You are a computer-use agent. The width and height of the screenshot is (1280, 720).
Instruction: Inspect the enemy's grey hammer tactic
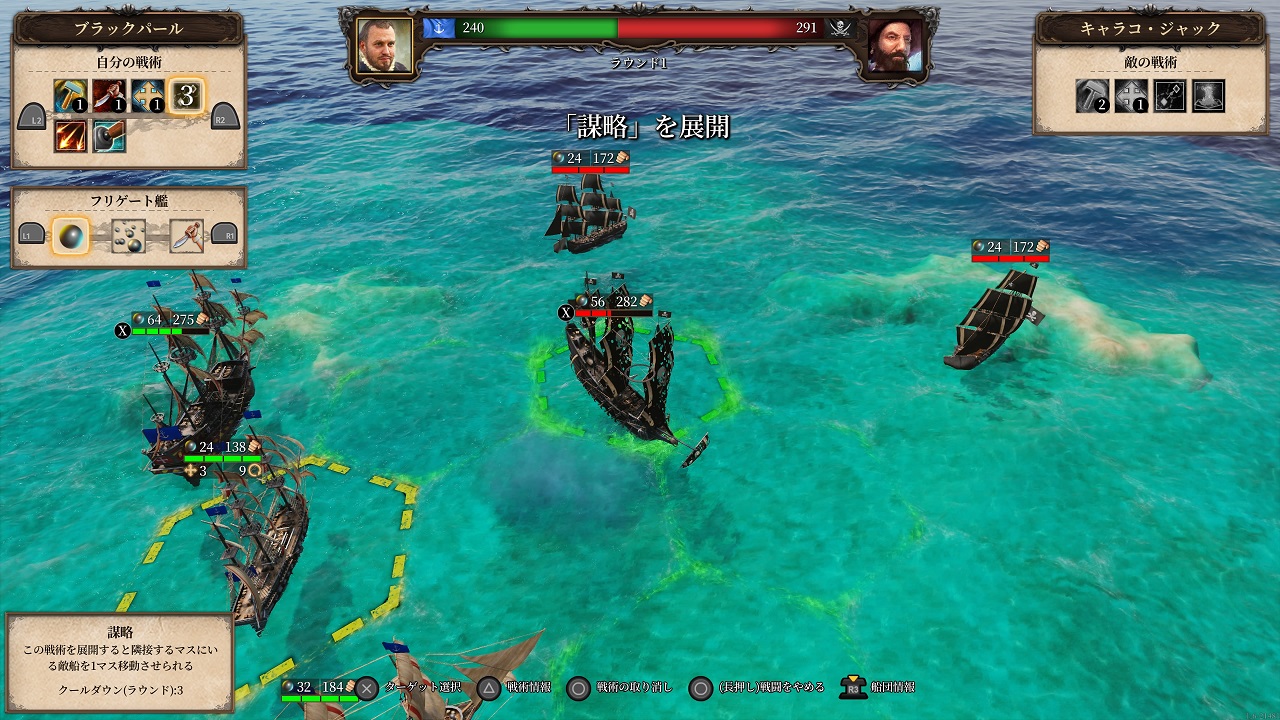click(1092, 96)
